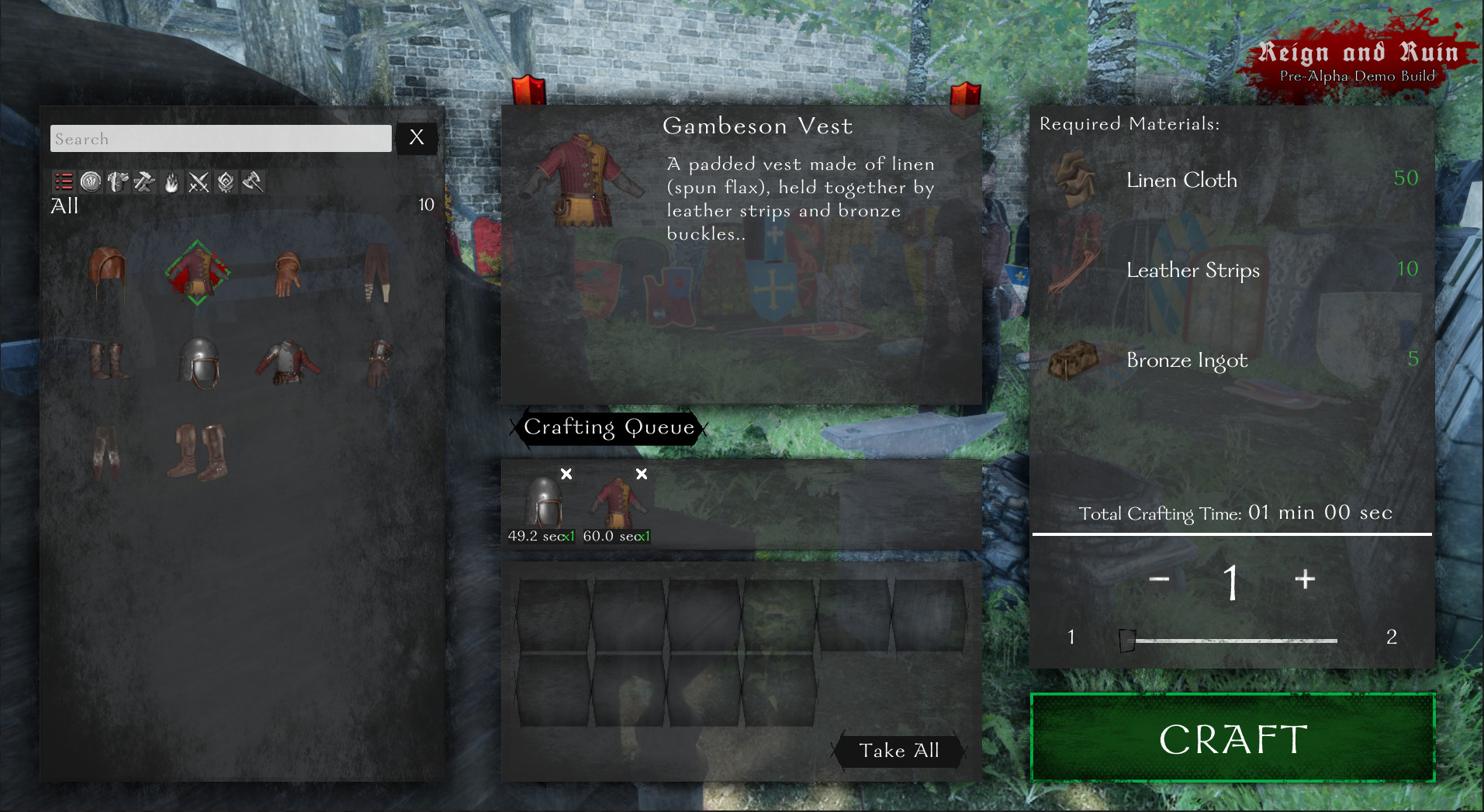Click Take All to collect crafted items
1484x812 pixels.
click(898, 751)
